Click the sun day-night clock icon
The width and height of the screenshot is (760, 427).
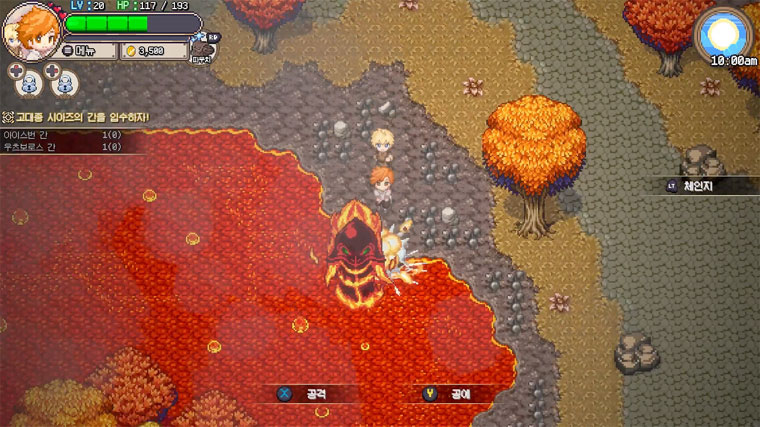point(722,36)
